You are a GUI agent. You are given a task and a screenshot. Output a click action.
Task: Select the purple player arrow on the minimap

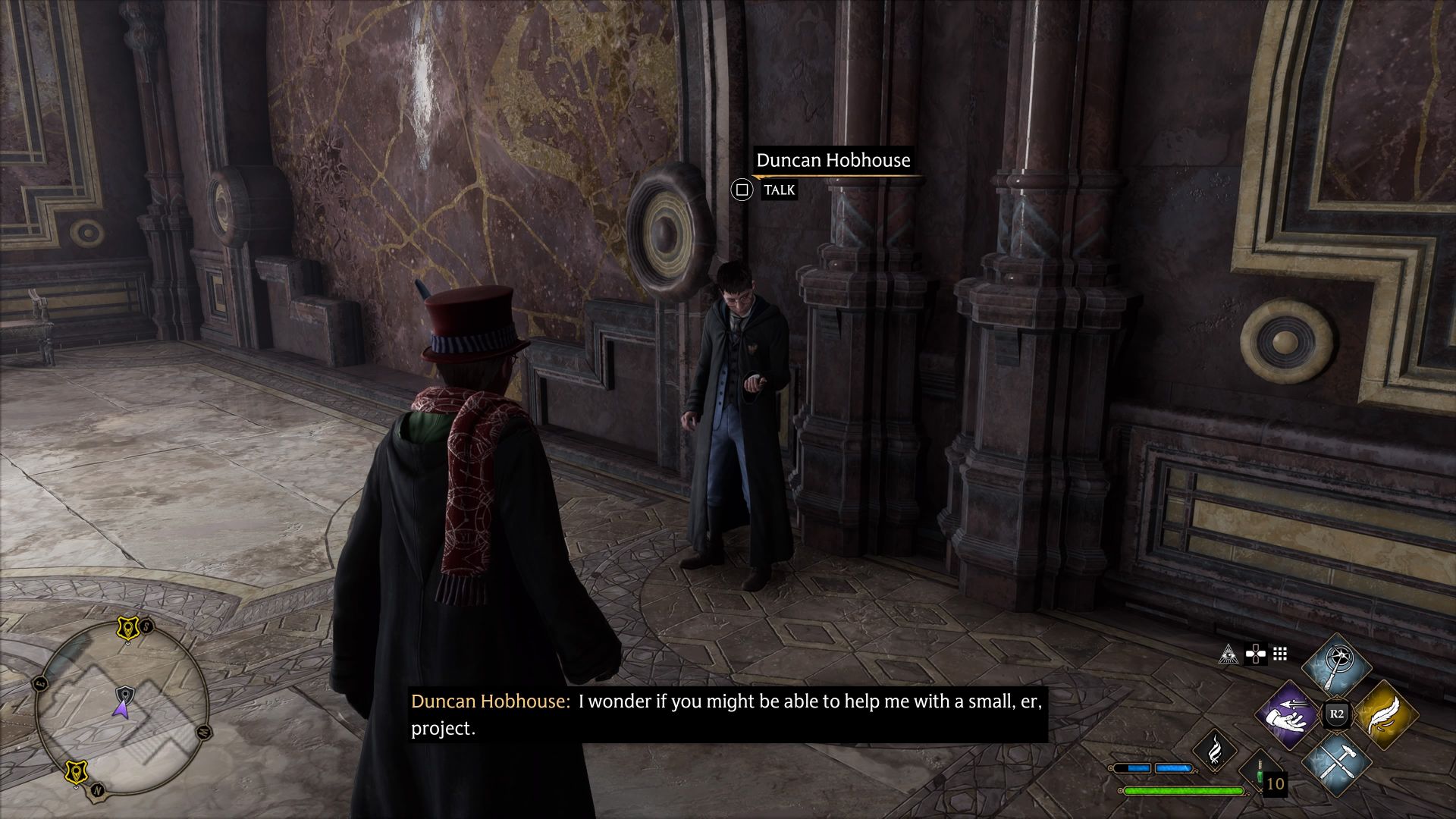coord(121,709)
